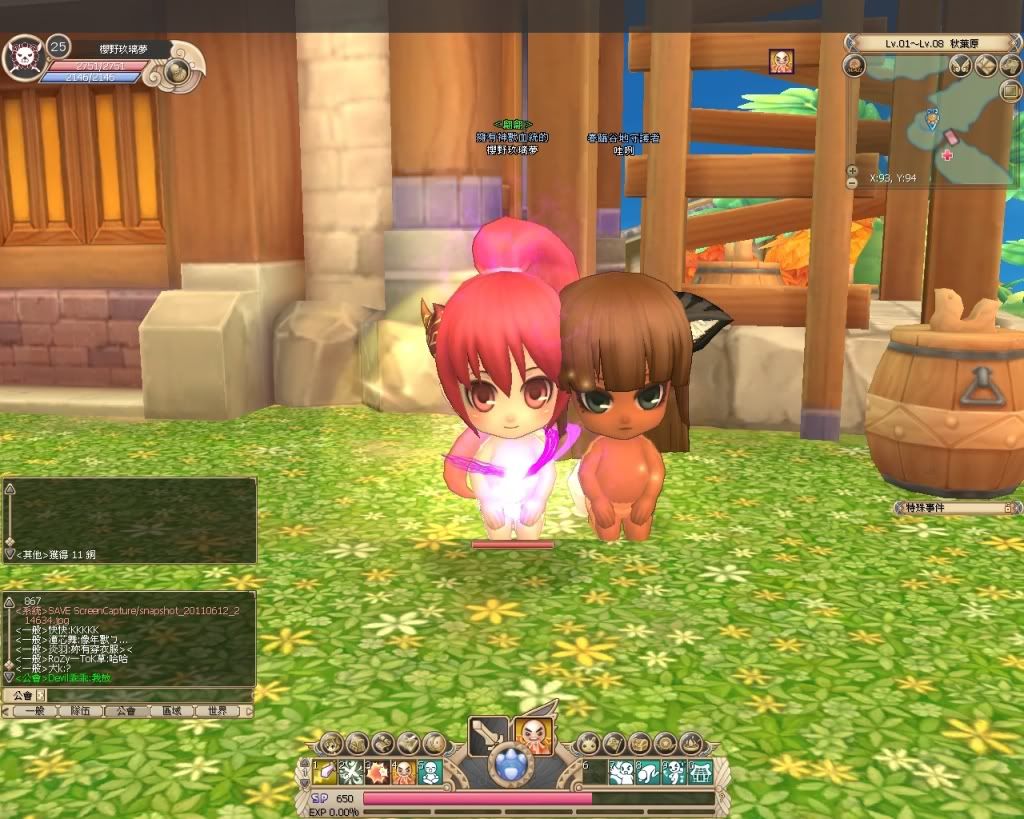Open the 公會 chat tab

tap(125, 711)
